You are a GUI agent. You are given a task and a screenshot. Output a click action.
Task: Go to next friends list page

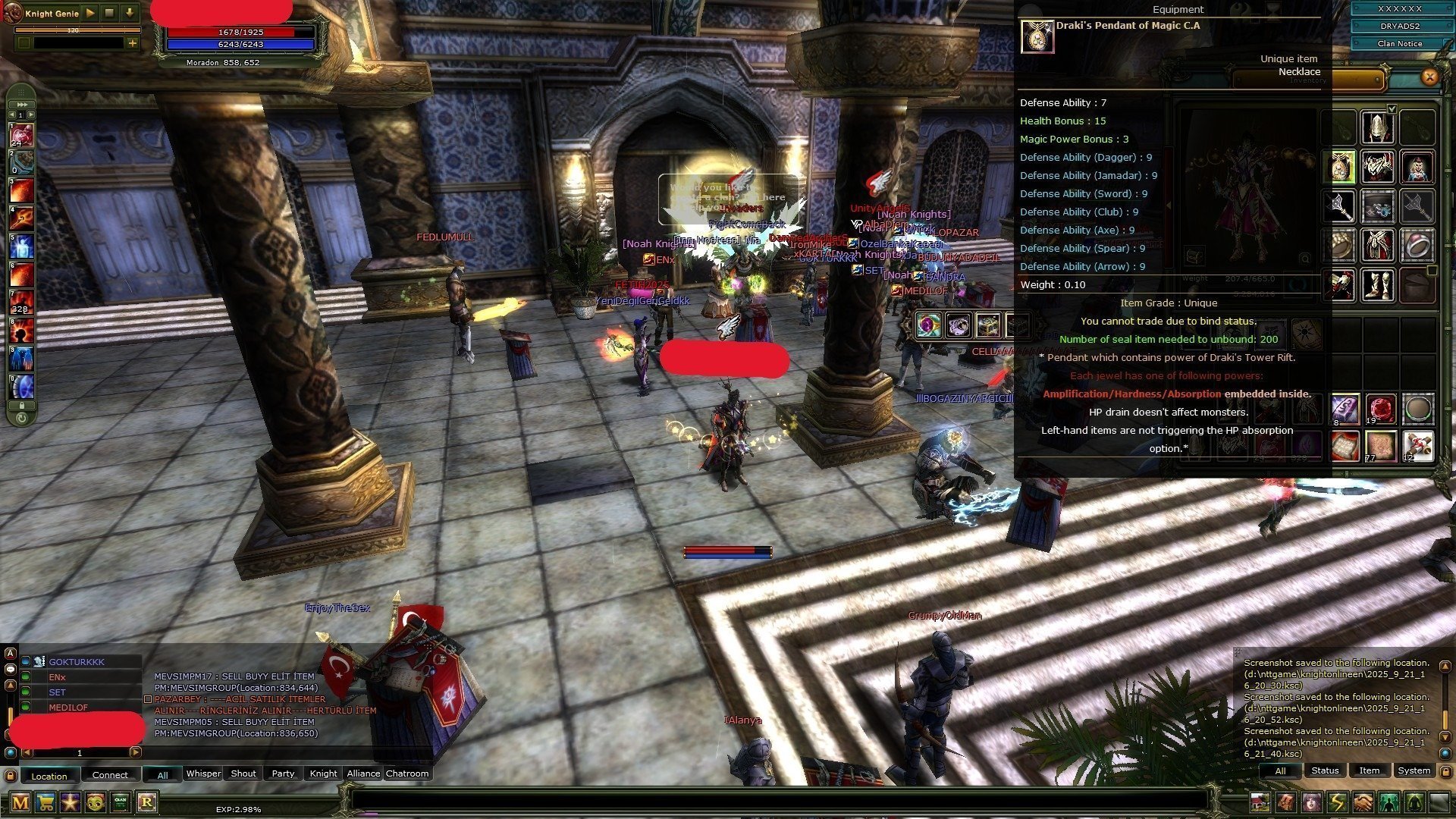[x=135, y=752]
